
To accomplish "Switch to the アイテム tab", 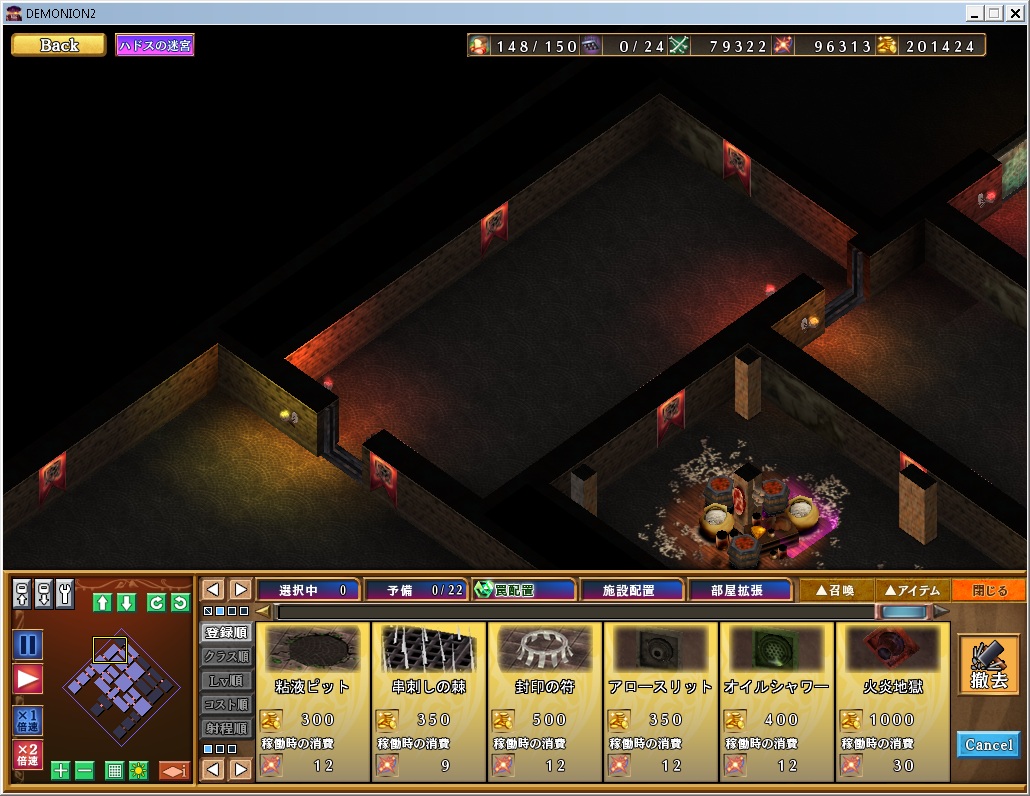I will [x=913, y=590].
